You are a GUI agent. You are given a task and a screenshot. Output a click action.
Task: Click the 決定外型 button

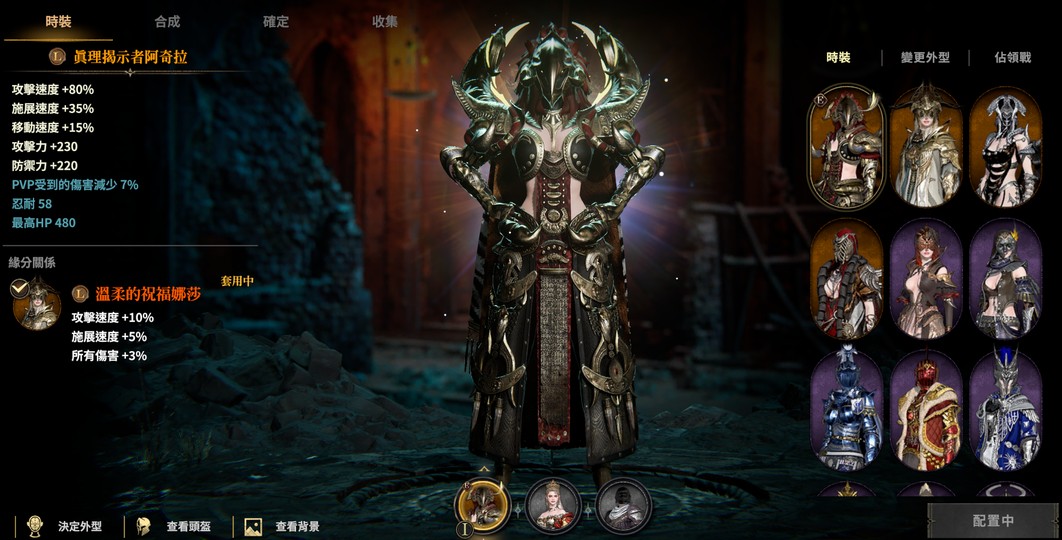click(68, 525)
